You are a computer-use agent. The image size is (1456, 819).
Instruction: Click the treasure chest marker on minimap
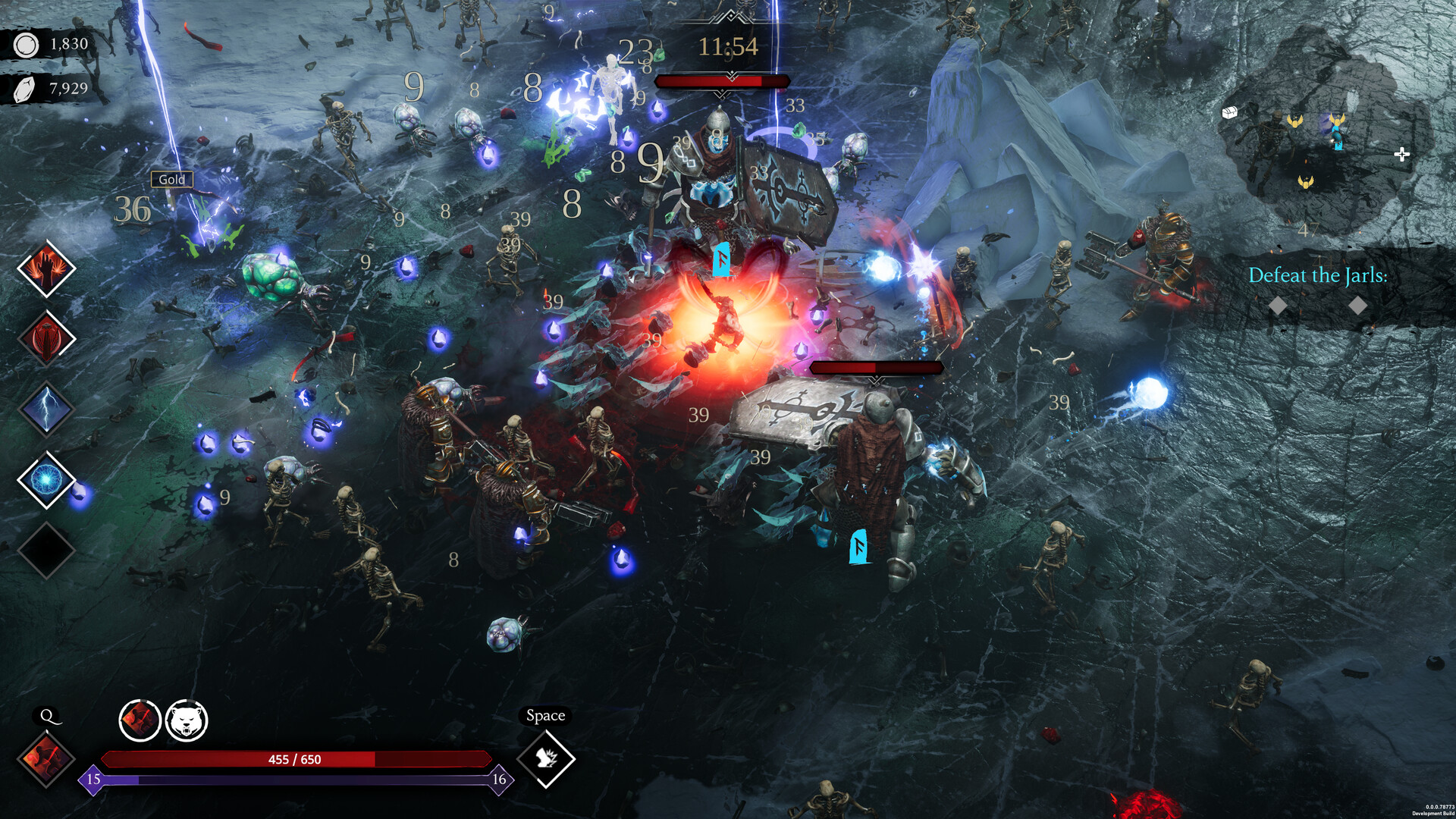(x=1229, y=113)
